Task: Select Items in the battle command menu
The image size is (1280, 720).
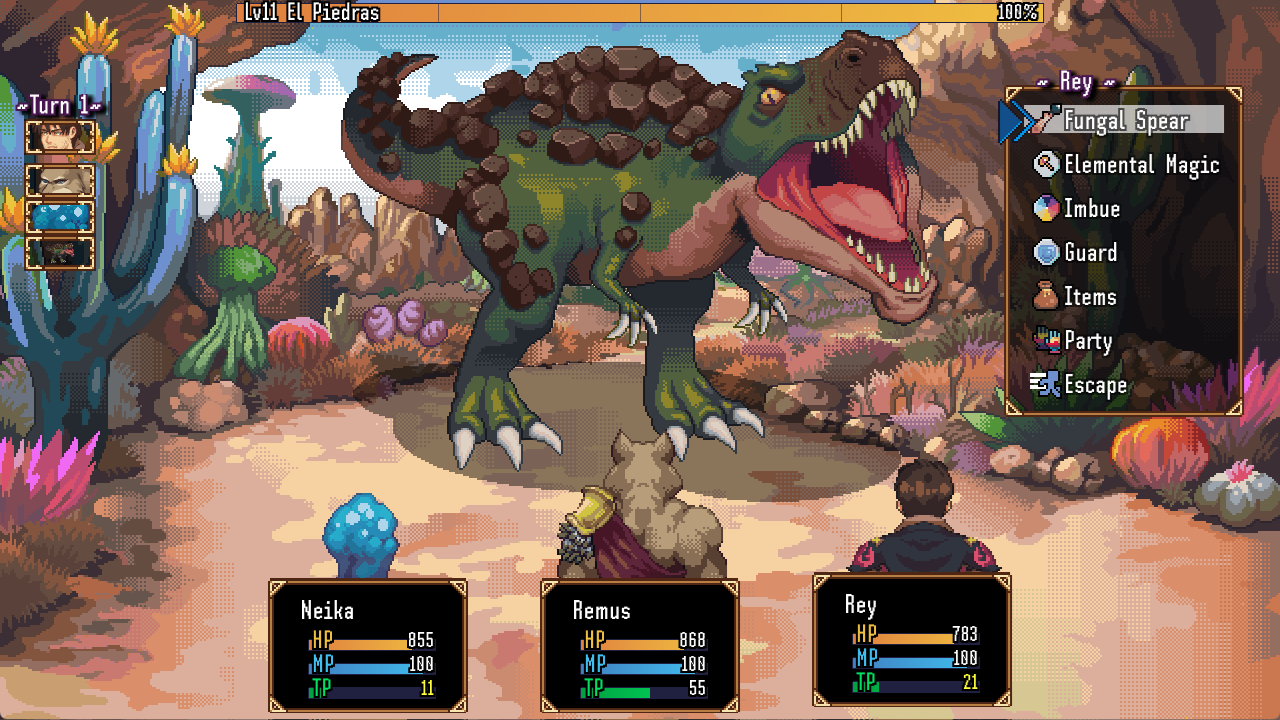Action: 1092,297
